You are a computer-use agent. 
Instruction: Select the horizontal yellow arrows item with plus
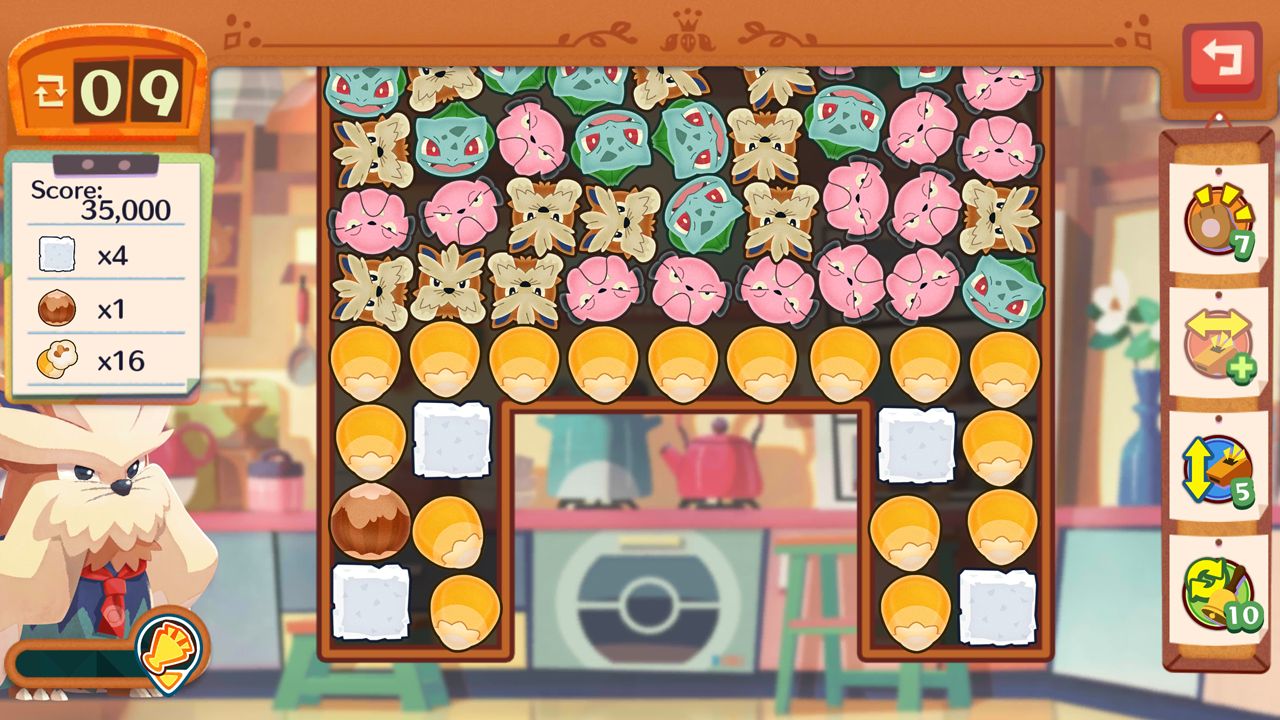[x=1217, y=345]
